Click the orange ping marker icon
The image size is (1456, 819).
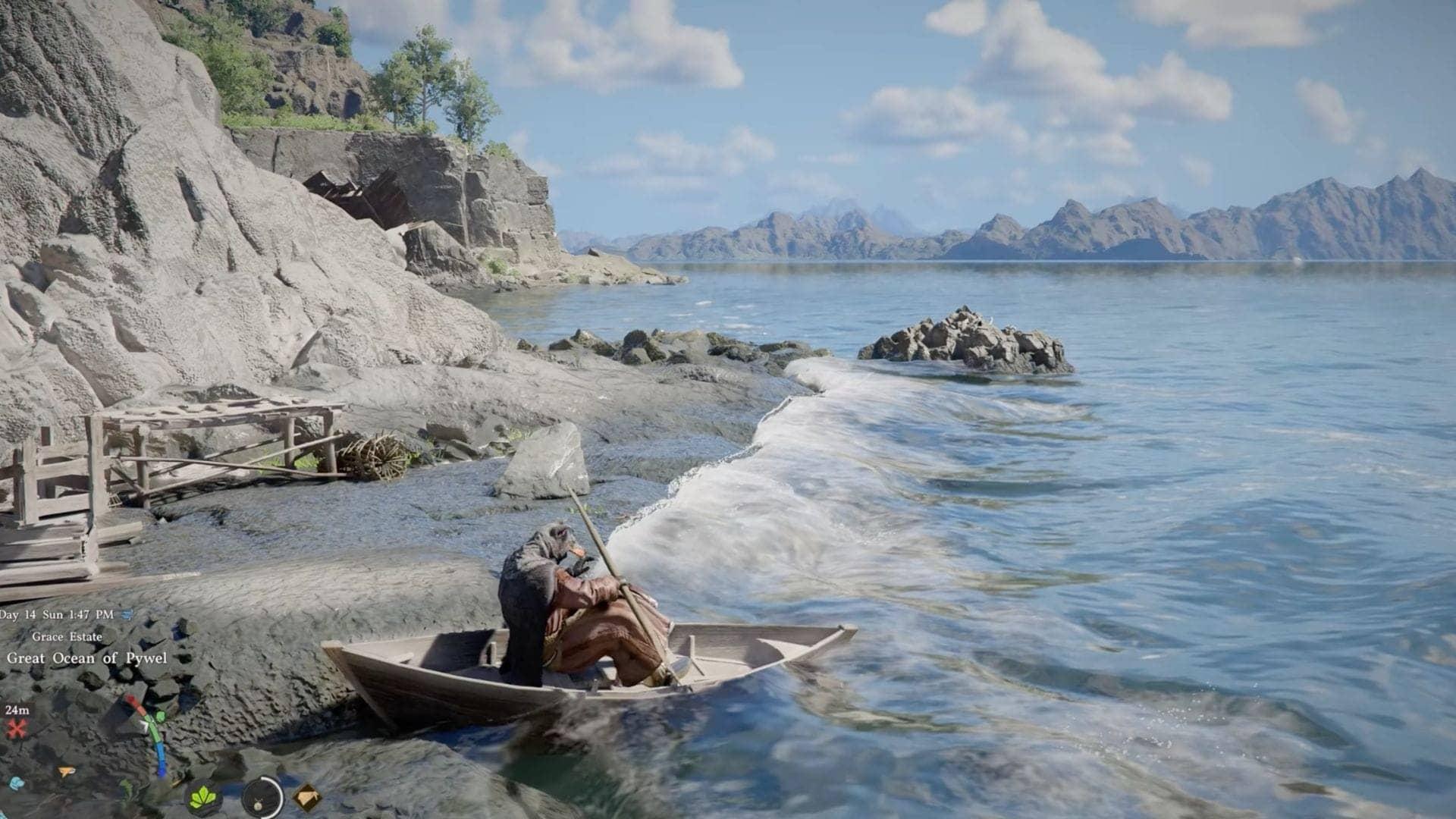coord(67,771)
